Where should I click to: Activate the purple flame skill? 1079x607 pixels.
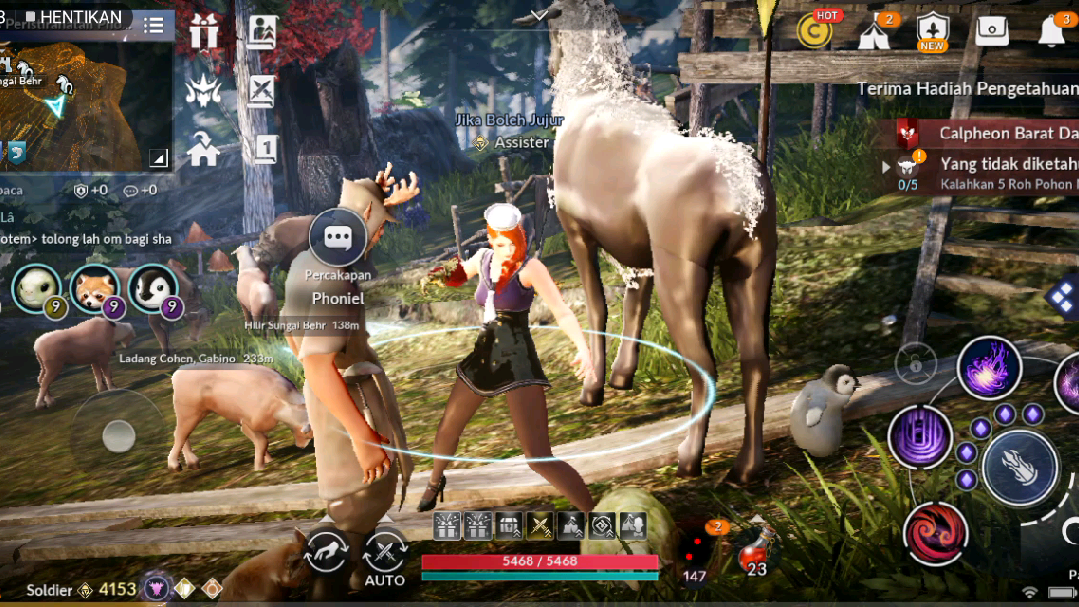tap(989, 368)
